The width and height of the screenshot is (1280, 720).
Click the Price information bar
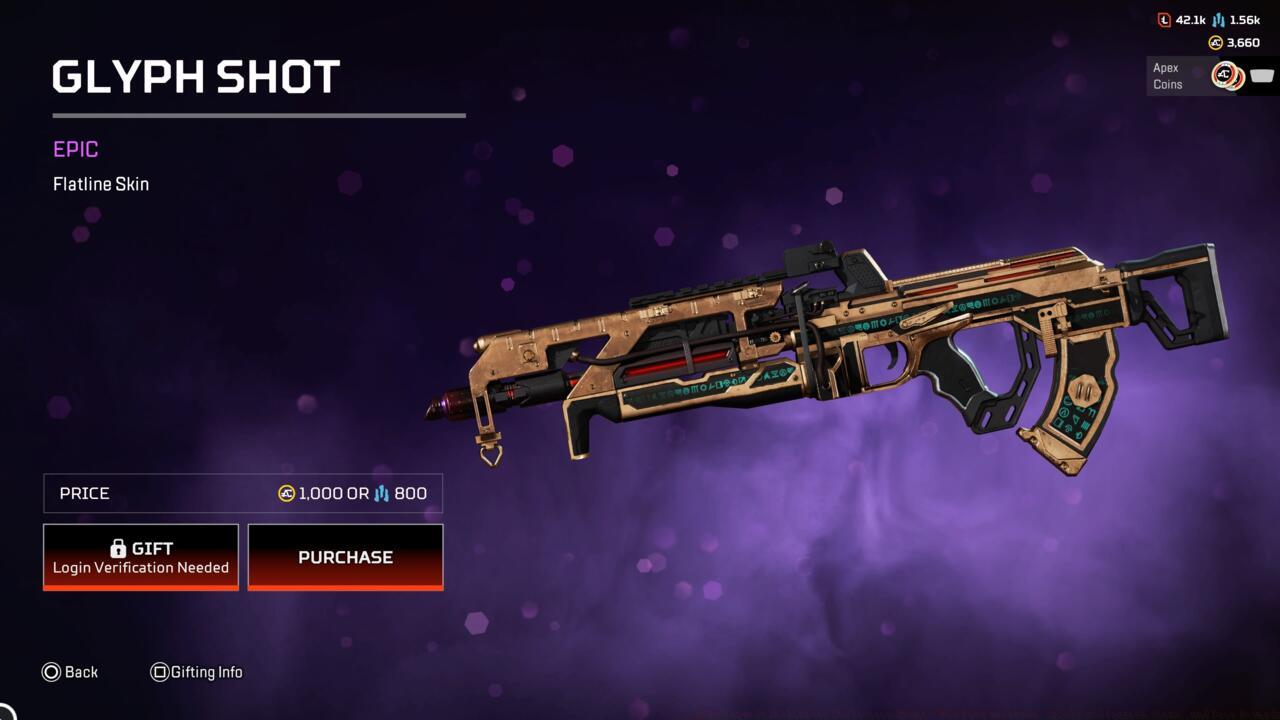point(242,493)
